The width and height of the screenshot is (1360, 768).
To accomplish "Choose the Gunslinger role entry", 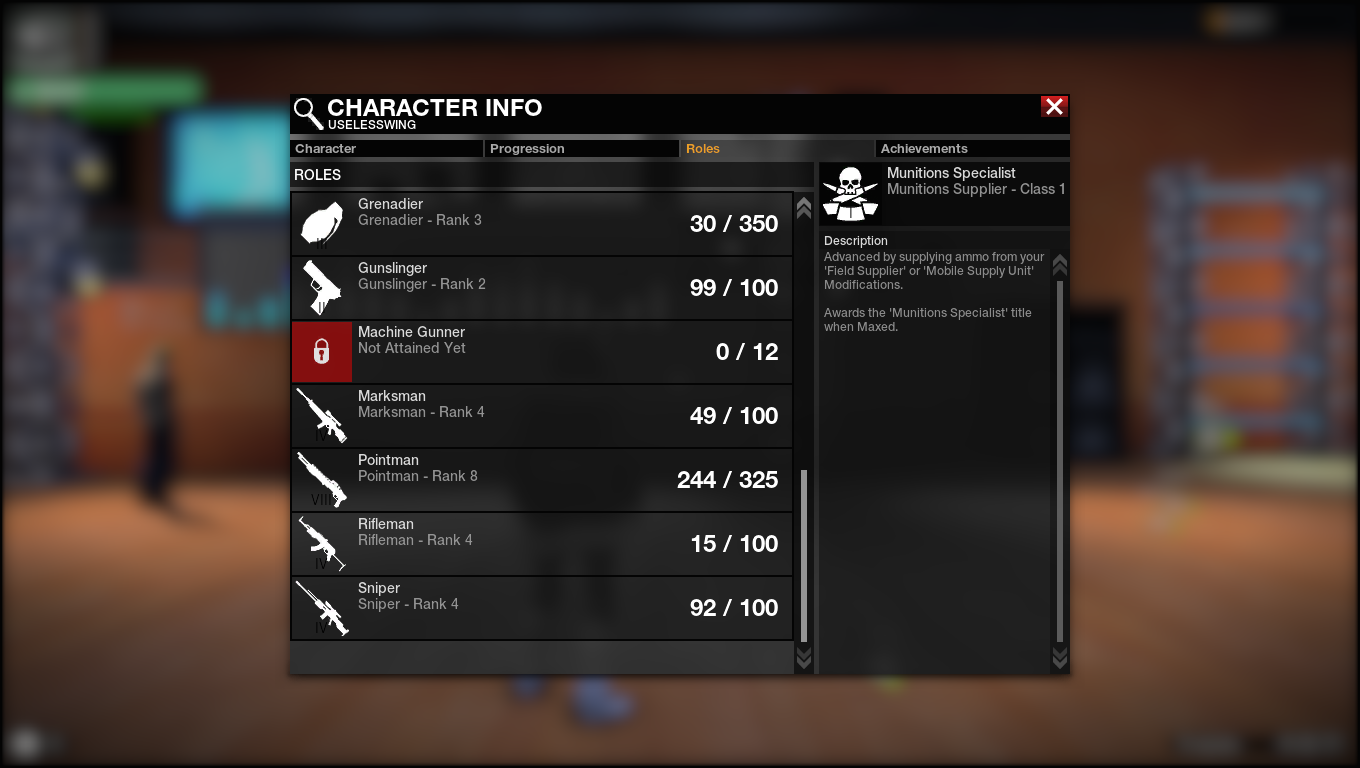I will coord(541,288).
